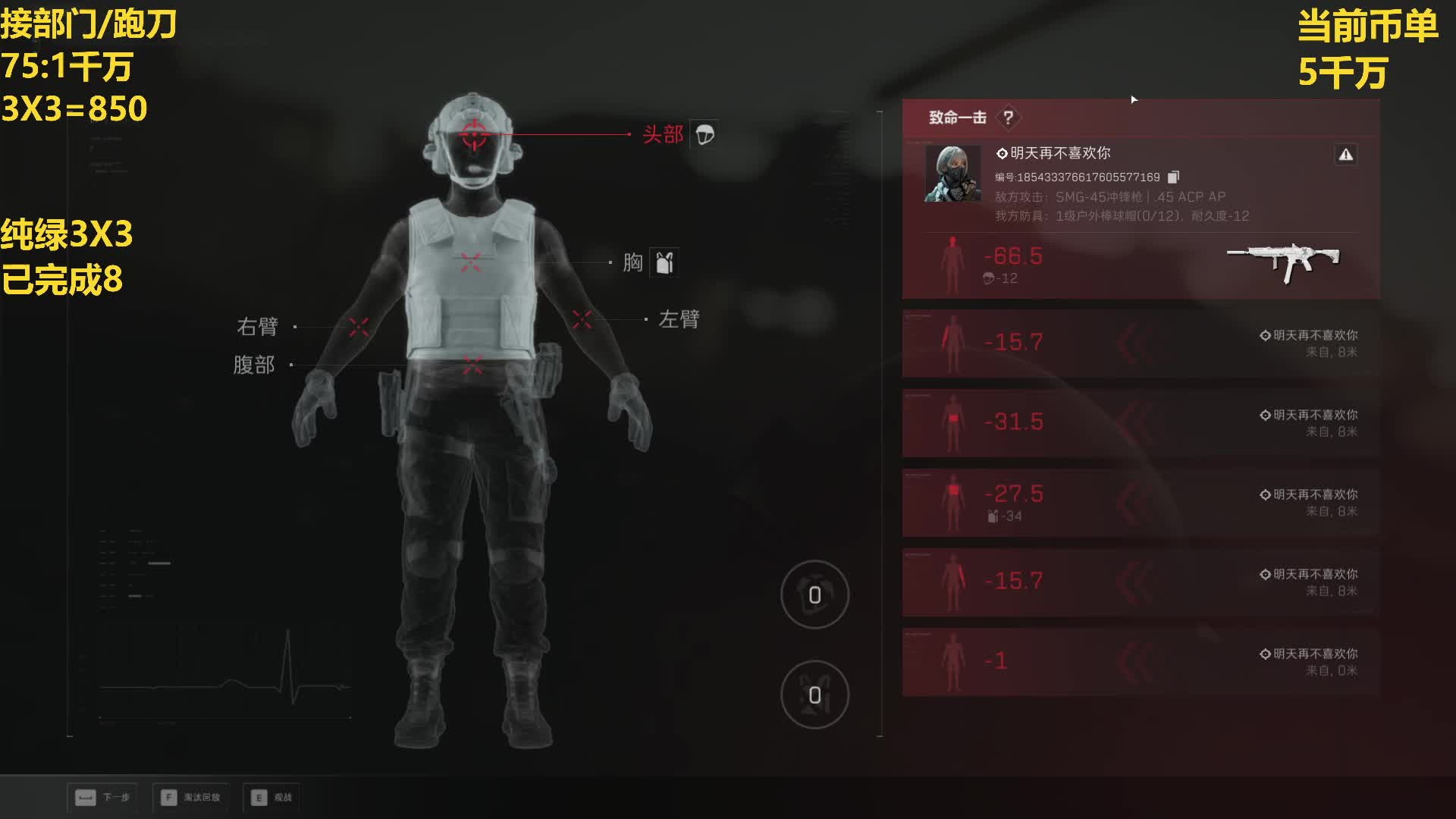Open the 淘汰回放 elimination replay
This screenshot has height=819, width=1456.
(190, 797)
